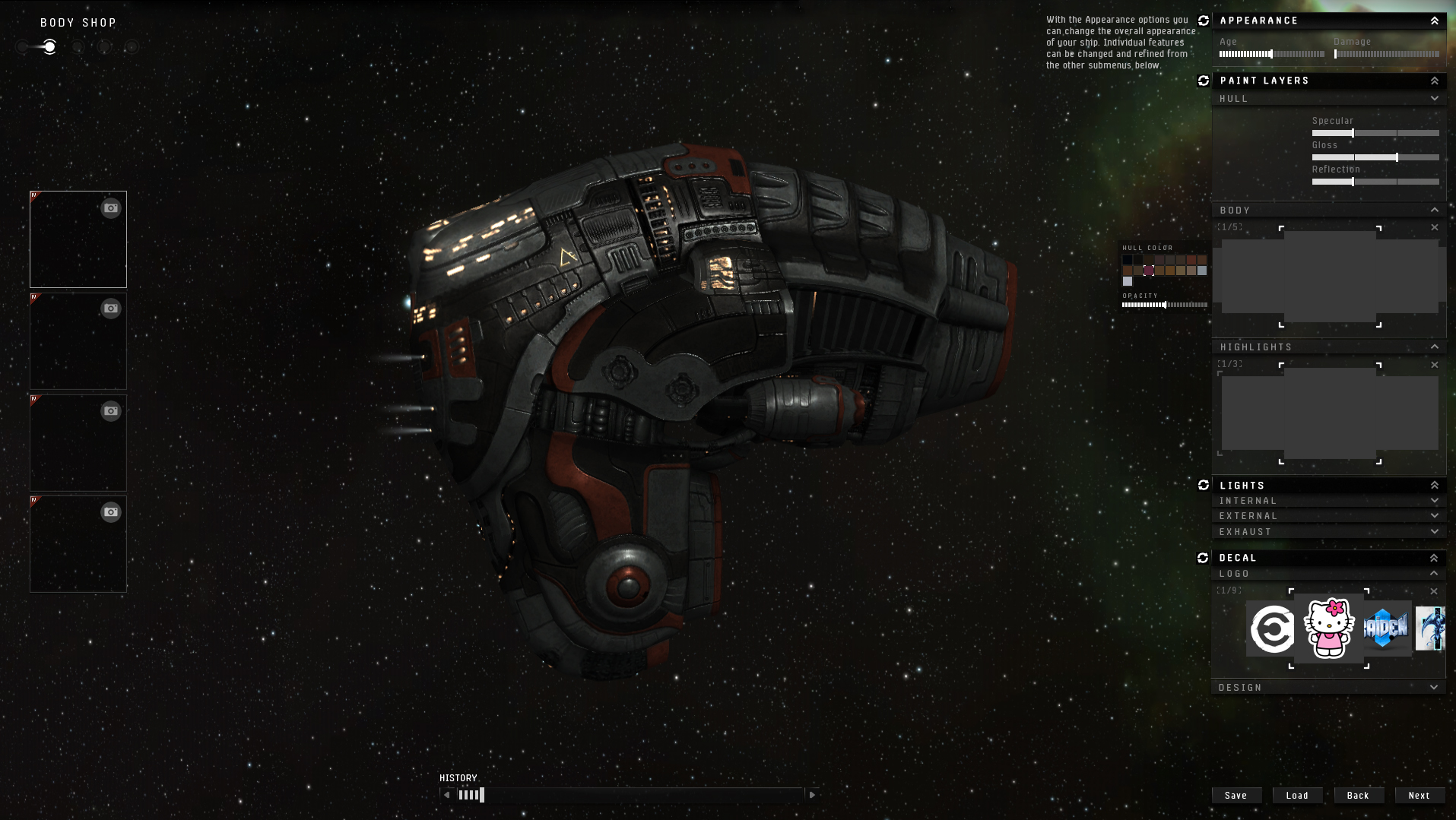Change the Reflection slider value
Screen dimensions: 1456x820
pos(1353,182)
